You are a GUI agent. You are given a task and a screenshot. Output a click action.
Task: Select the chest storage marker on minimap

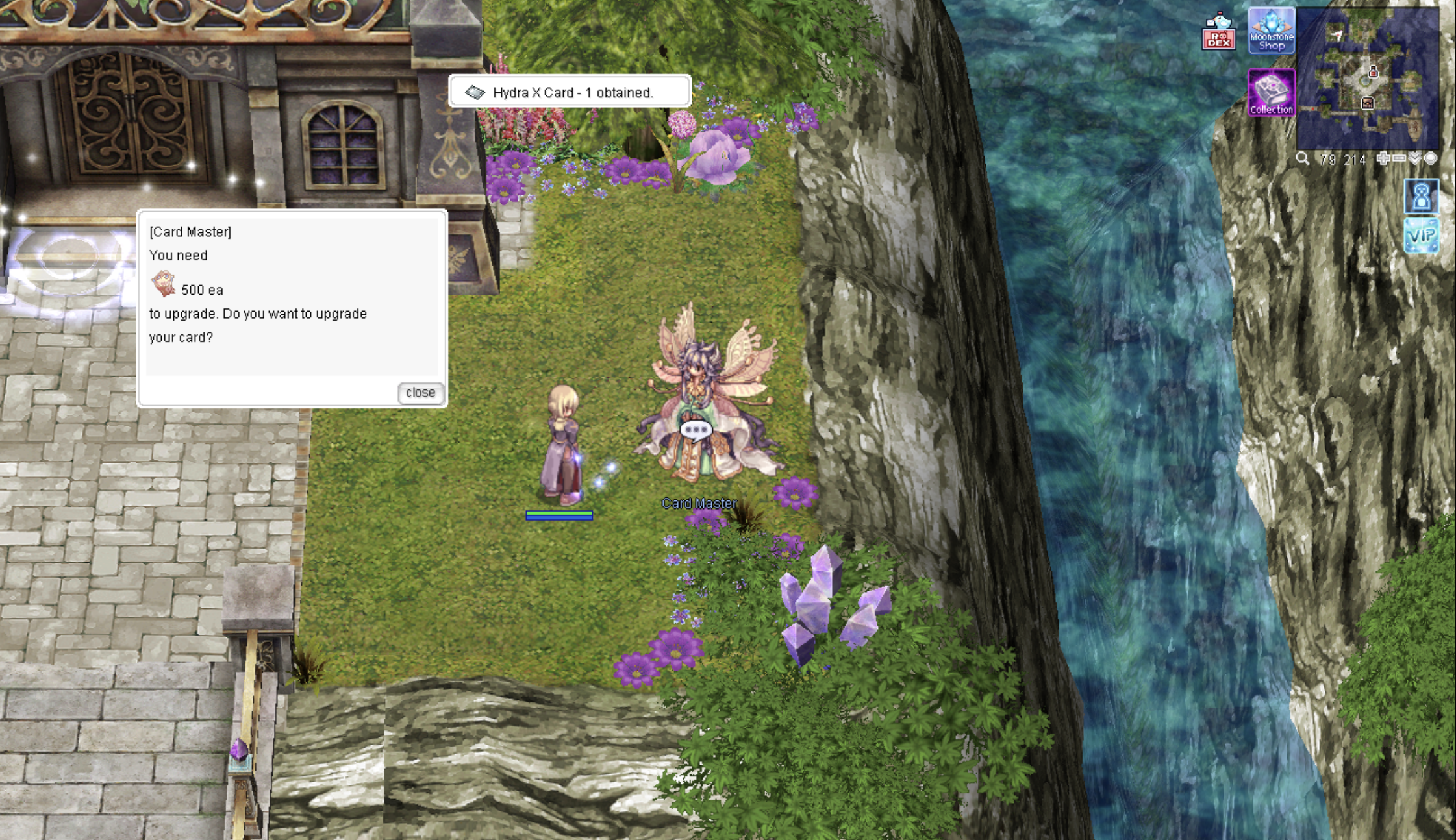1367,103
